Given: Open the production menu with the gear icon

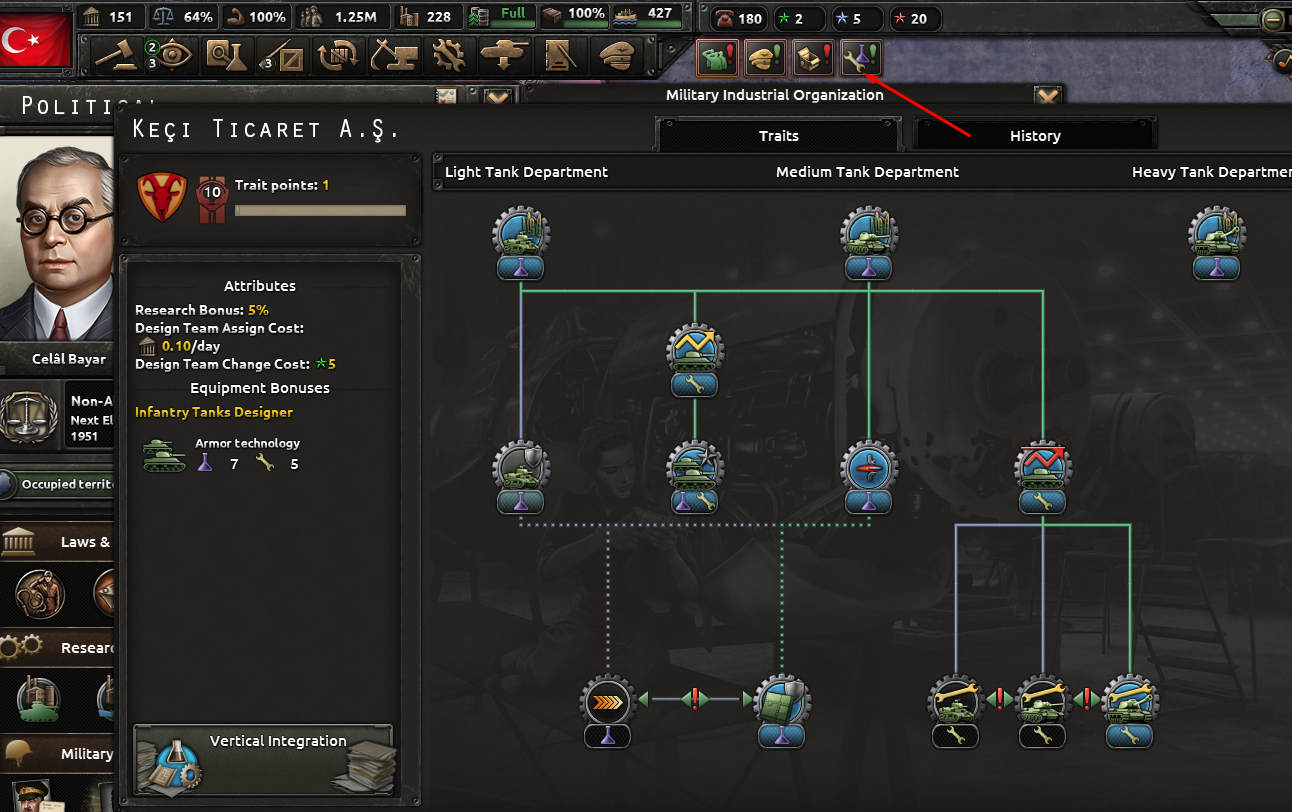Looking at the screenshot, I should click(450, 55).
